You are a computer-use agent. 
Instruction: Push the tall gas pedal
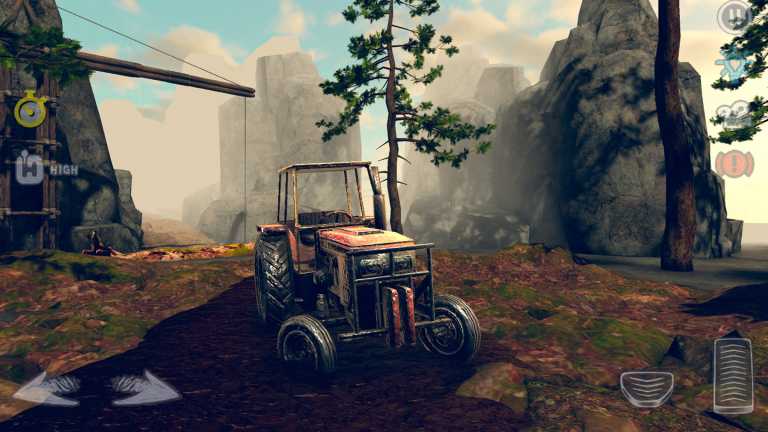pyautogui.click(x=733, y=375)
